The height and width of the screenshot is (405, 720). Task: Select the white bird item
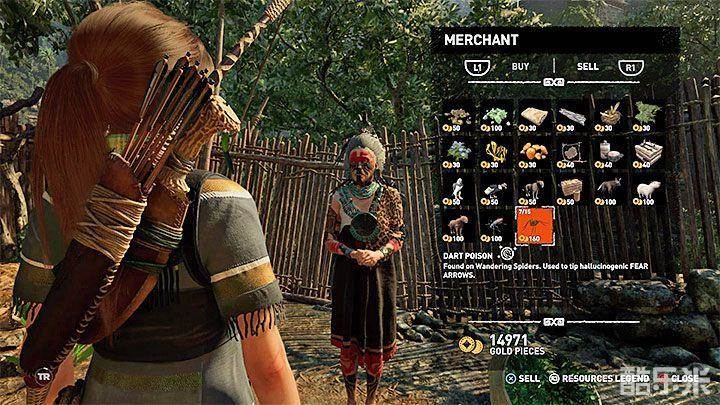(459, 187)
